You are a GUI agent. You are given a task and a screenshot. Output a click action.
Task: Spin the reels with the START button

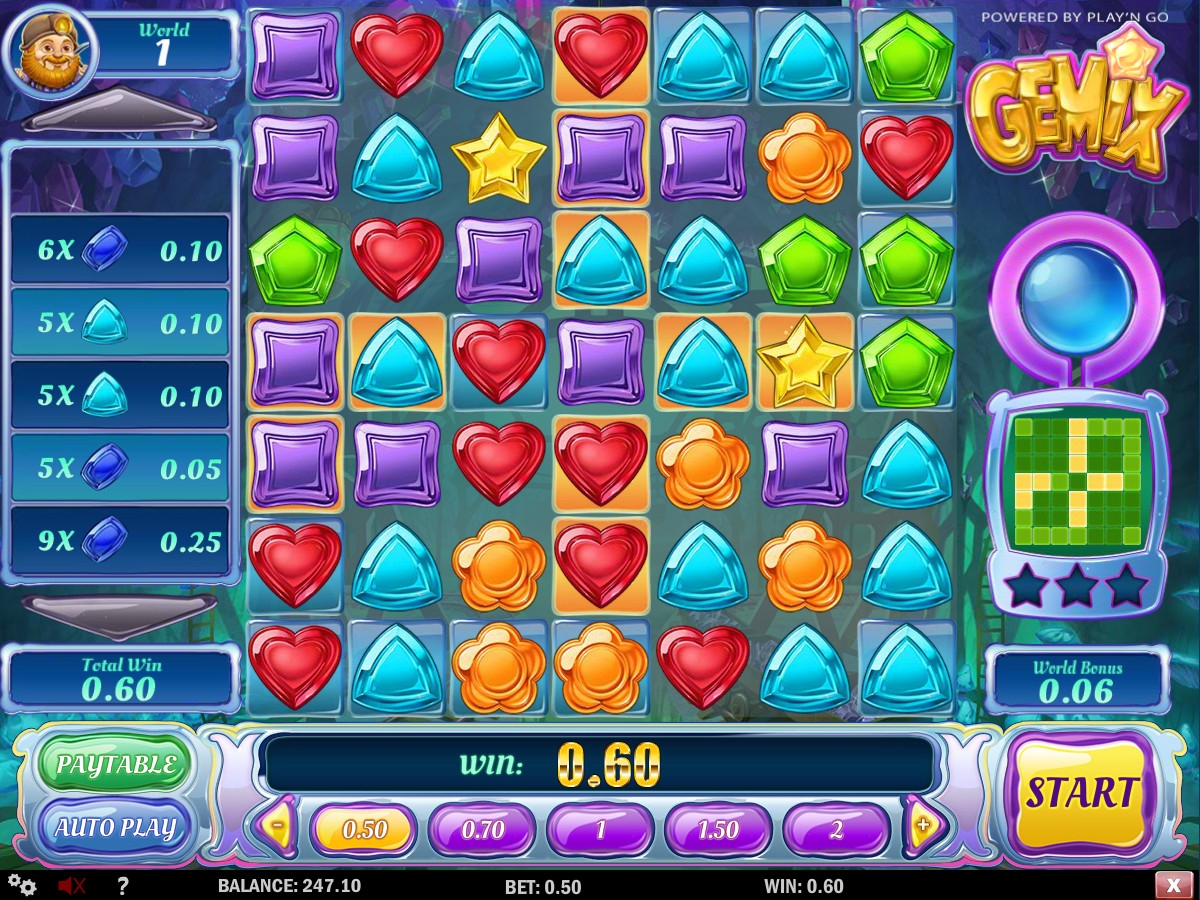click(x=1081, y=794)
